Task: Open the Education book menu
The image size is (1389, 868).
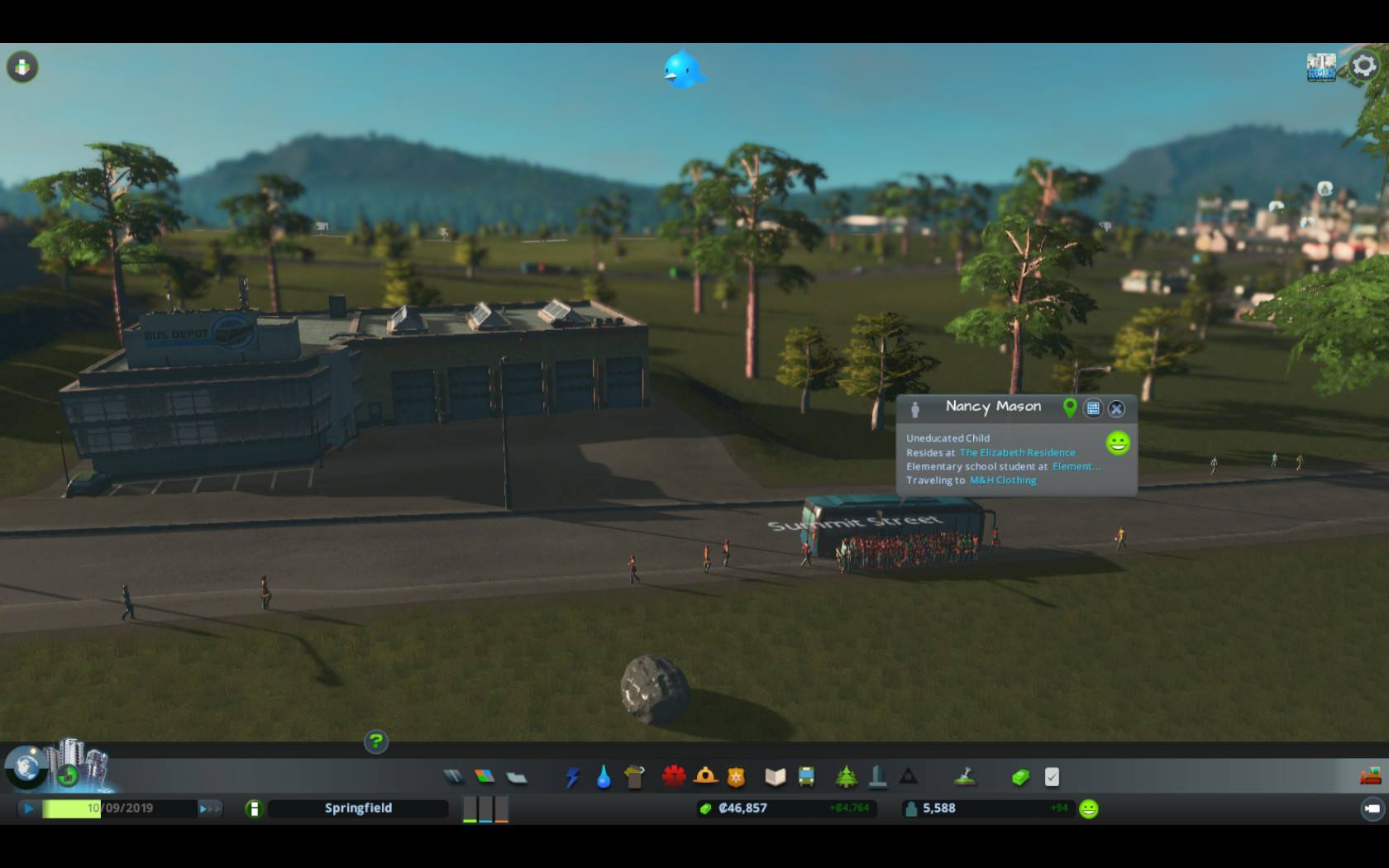Action: click(x=775, y=777)
